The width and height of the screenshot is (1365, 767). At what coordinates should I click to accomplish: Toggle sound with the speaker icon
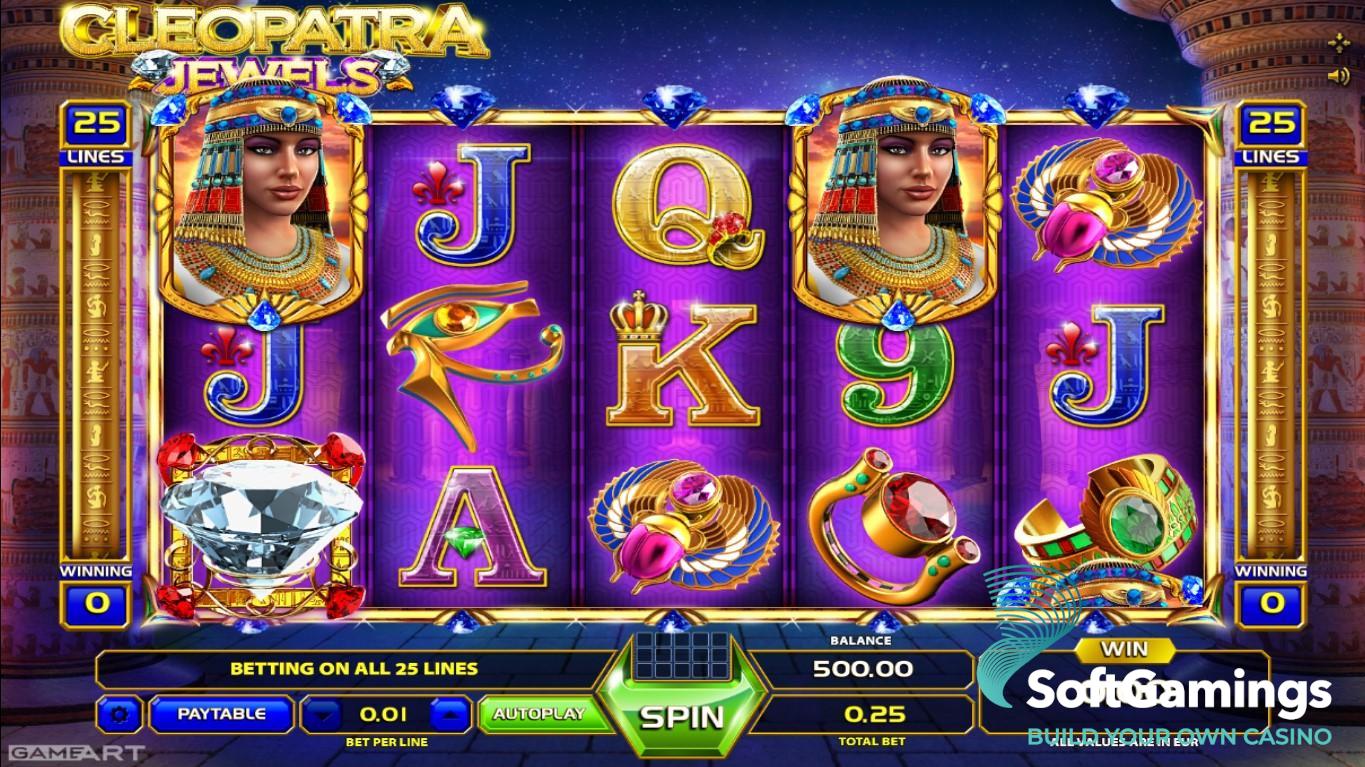click(1338, 76)
